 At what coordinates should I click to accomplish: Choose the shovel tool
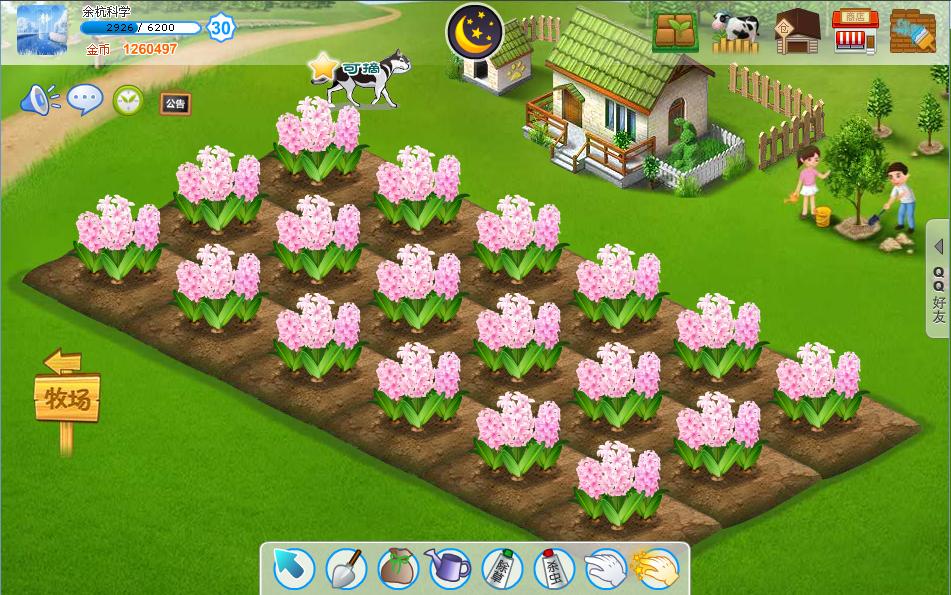tap(347, 569)
